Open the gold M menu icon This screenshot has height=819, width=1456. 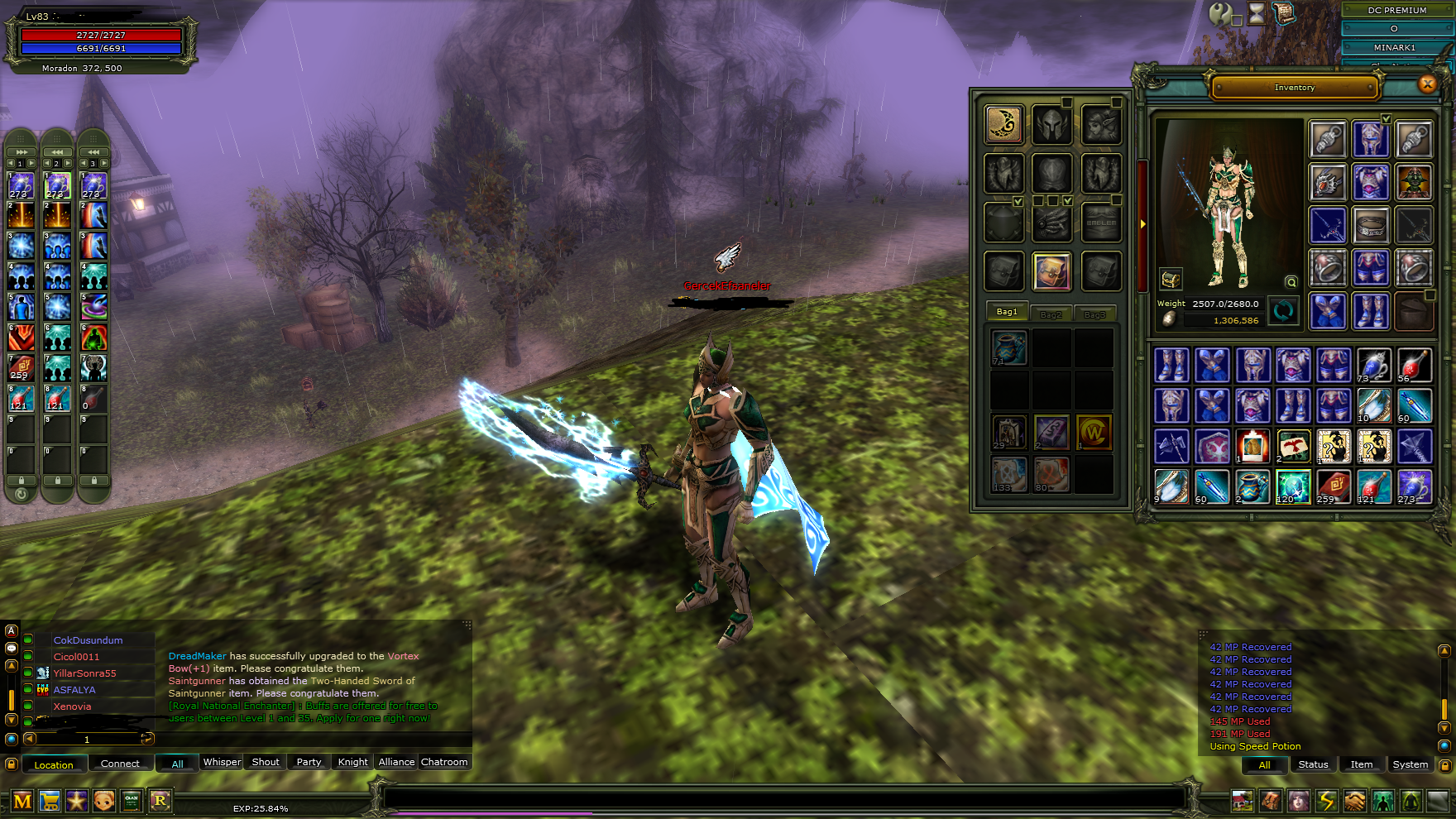pos(22,801)
